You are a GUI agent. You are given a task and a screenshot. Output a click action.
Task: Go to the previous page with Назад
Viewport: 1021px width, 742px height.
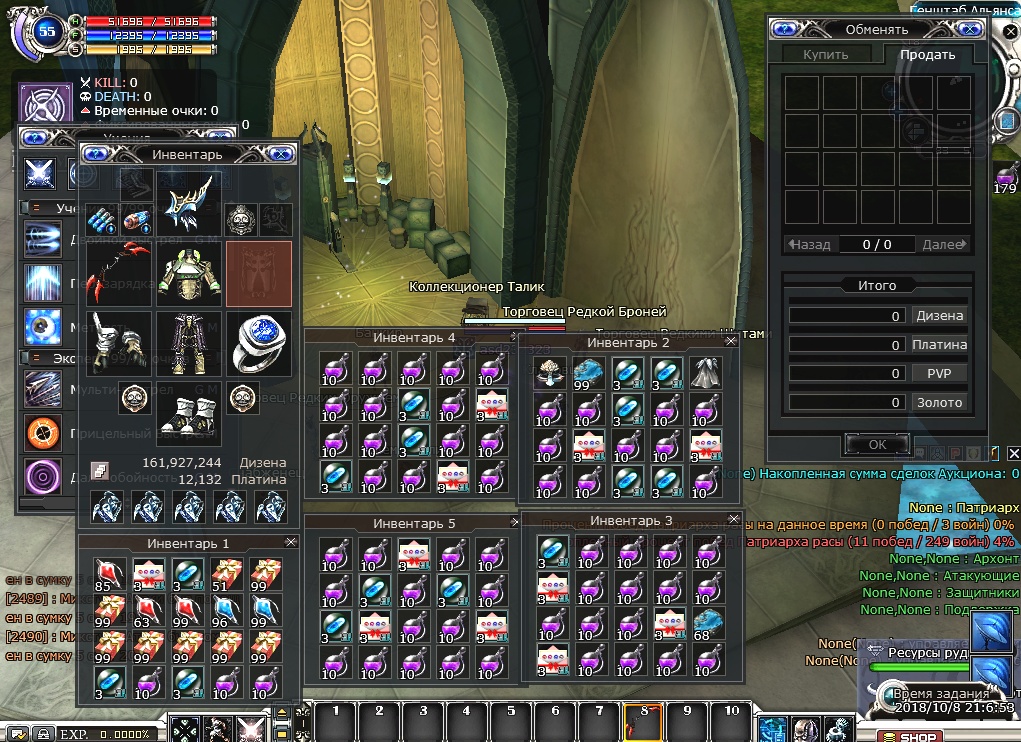(808, 244)
